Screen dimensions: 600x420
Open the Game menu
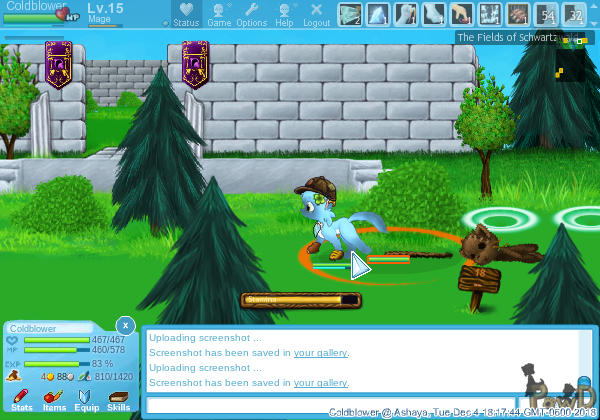[219, 14]
